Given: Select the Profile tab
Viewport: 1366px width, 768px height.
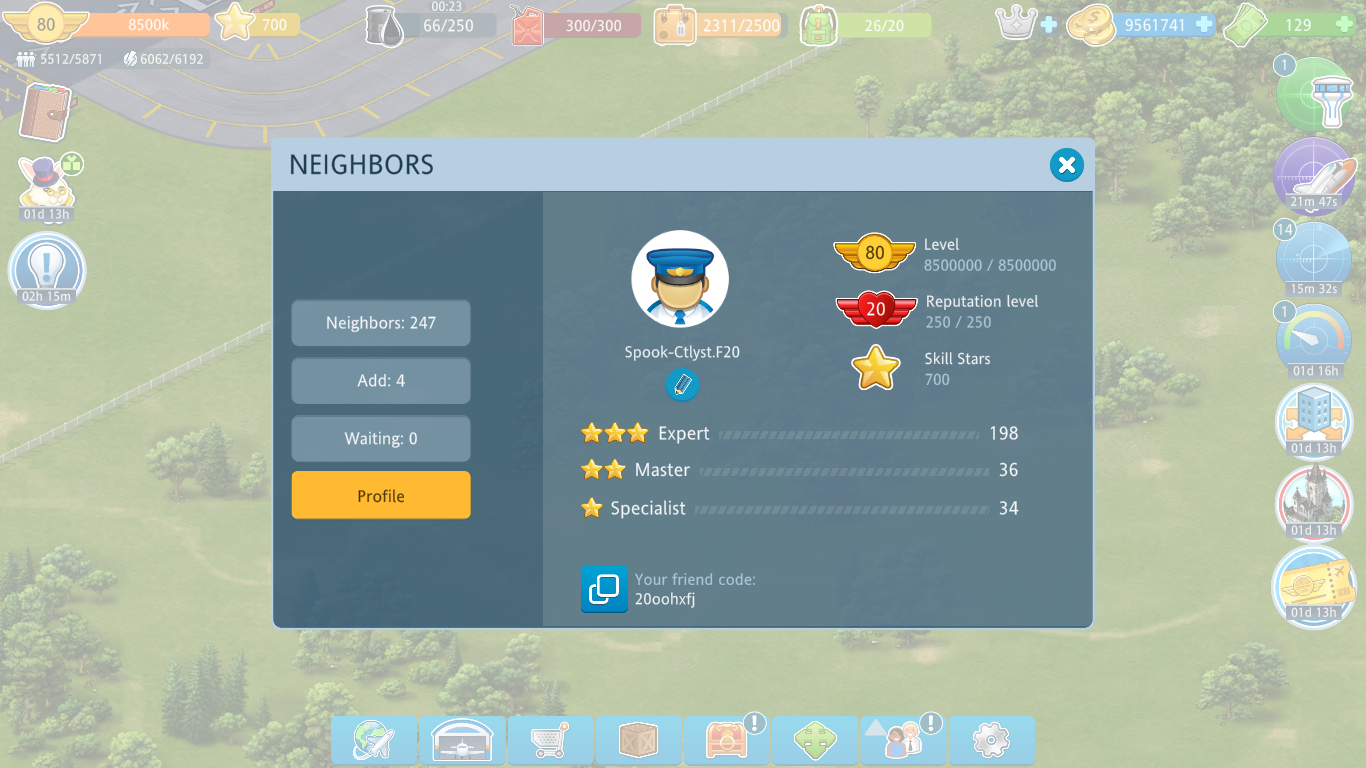Looking at the screenshot, I should [381, 496].
